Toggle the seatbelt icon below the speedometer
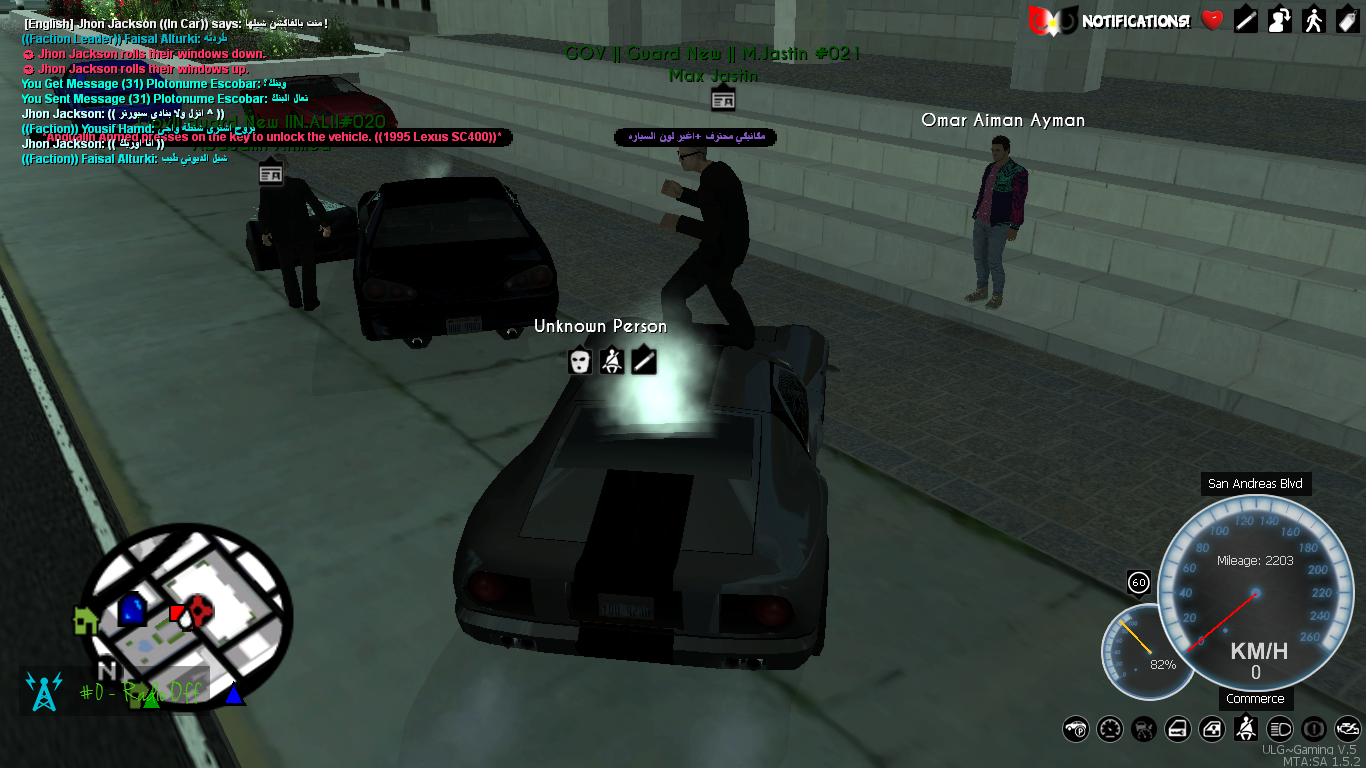Viewport: 1366px width, 768px height. (1246, 729)
